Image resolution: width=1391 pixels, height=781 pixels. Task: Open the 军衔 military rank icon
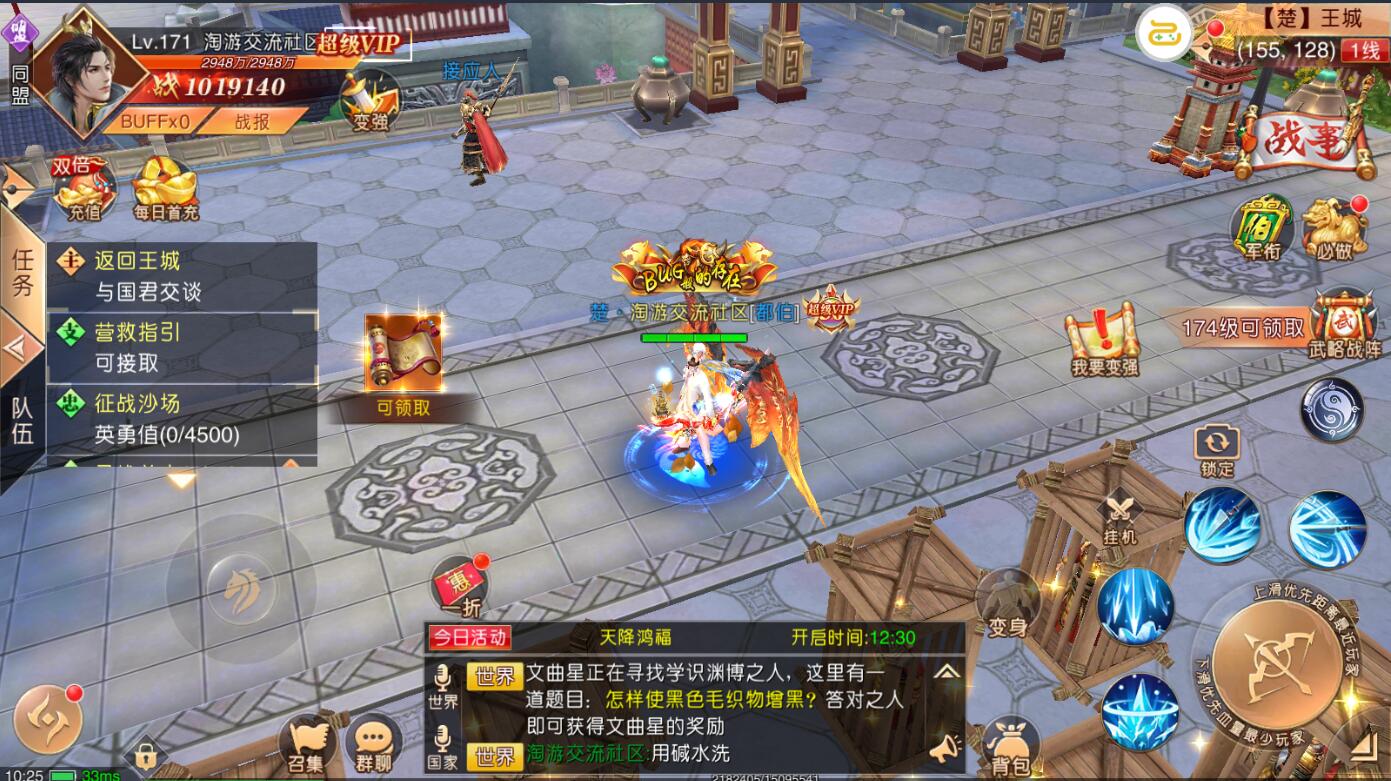click(x=1262, y=230)
